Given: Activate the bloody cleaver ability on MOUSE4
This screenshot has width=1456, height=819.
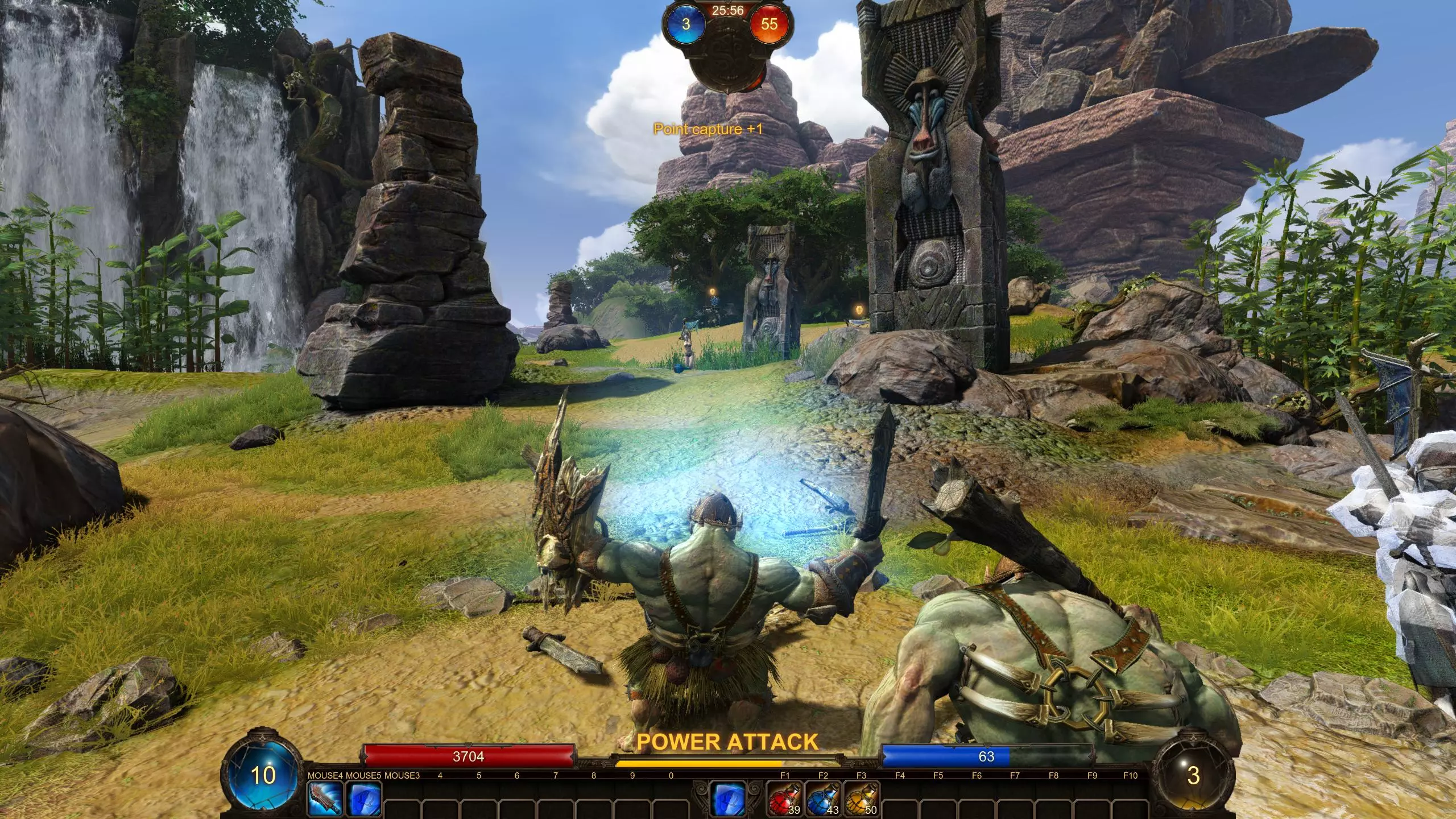Looking at the screenshot, I should click(325, 799).
